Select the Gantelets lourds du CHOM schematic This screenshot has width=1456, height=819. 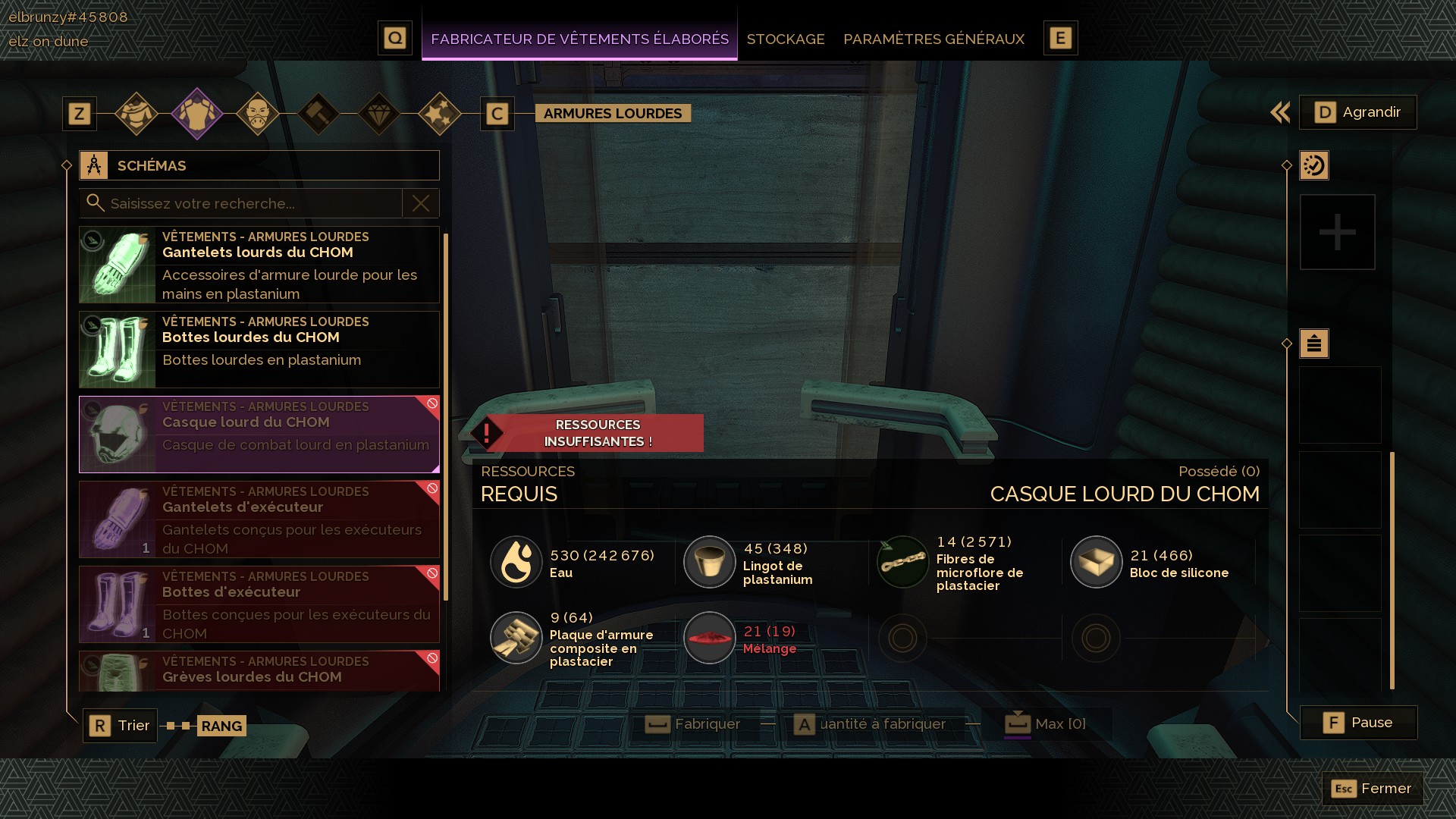coord(259,265)
